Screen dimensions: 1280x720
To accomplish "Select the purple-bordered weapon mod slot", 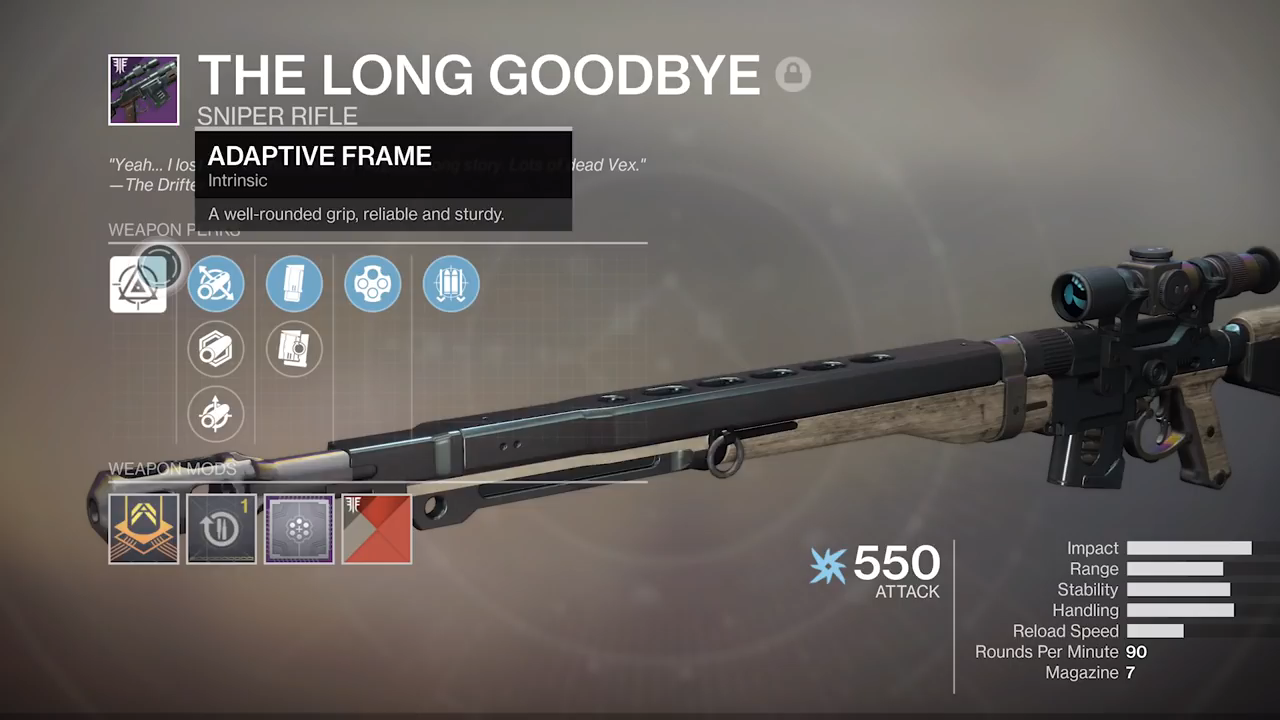I will 299,529.
